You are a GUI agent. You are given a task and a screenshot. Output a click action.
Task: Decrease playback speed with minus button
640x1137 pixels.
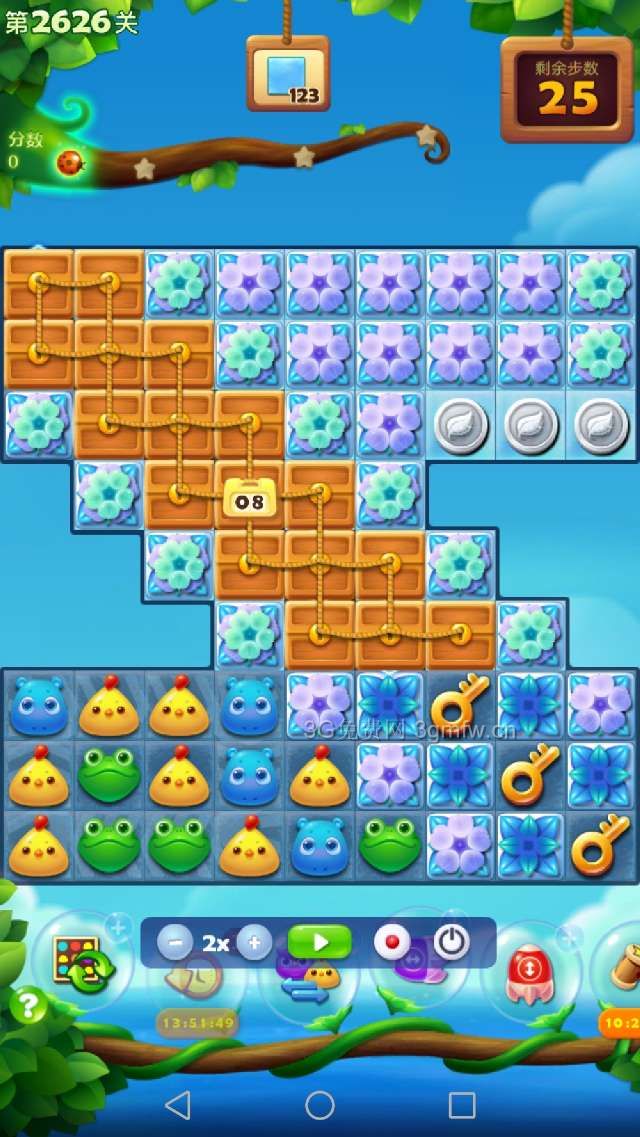pyautogui.click(x=175, y=942)
